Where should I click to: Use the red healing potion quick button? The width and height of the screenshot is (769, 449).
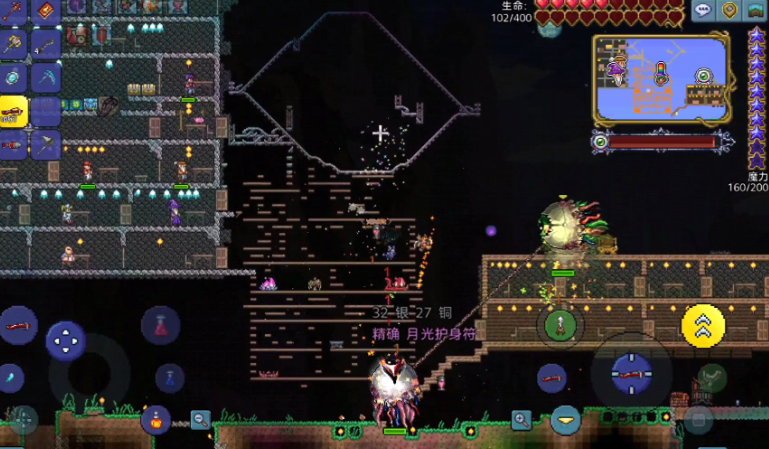160,324
